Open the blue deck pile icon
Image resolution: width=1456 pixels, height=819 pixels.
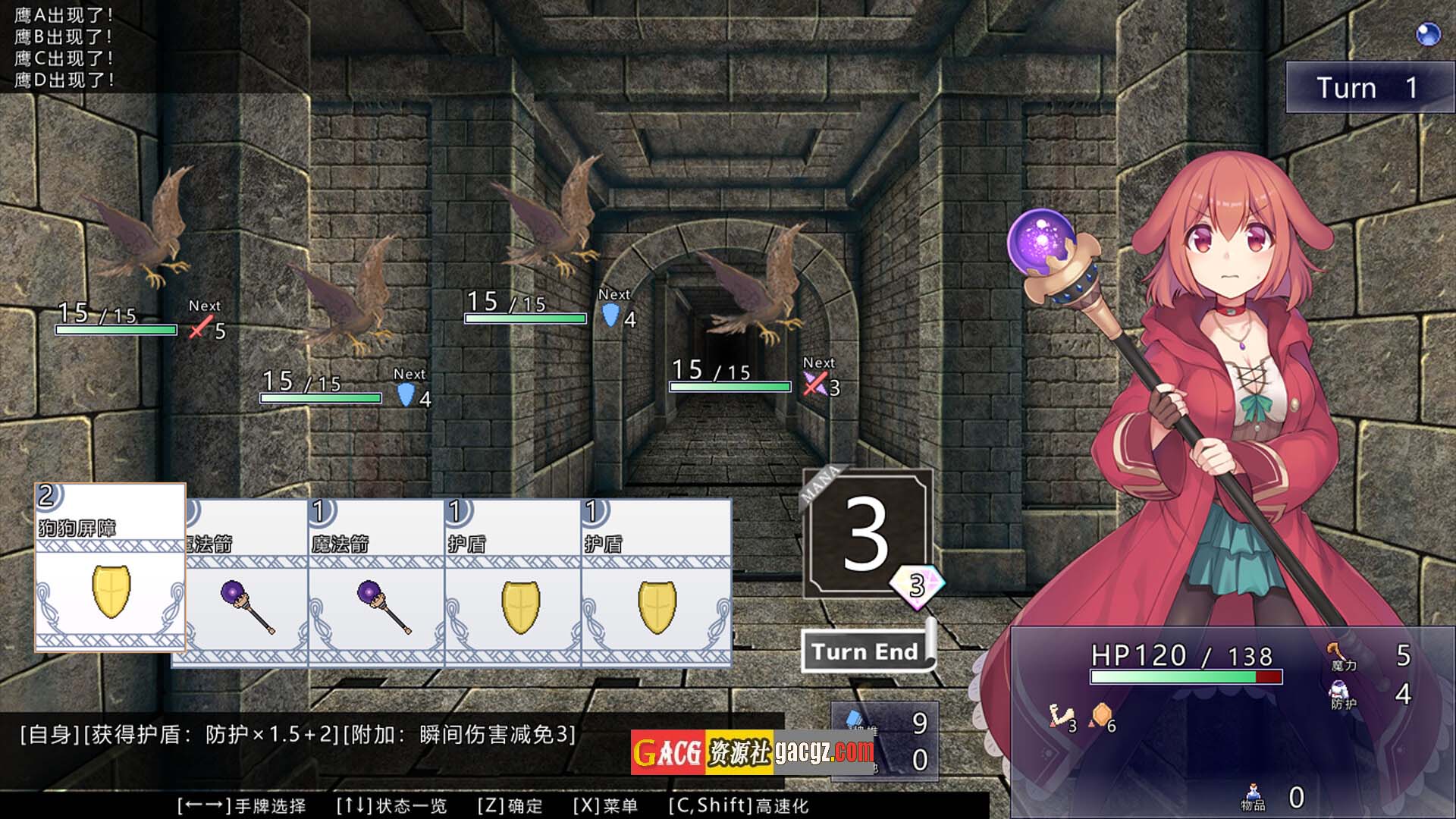(x=855, y=718)
